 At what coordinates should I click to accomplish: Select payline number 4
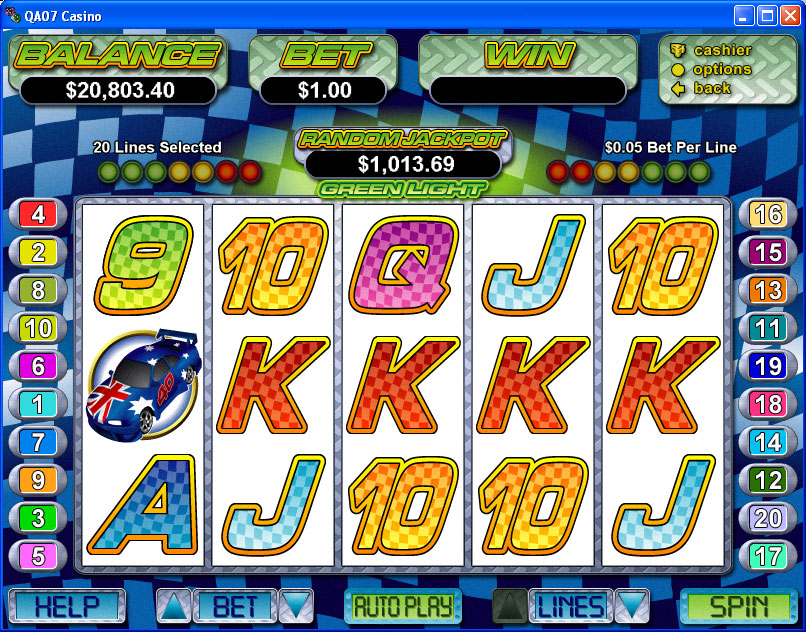point(38,214)
